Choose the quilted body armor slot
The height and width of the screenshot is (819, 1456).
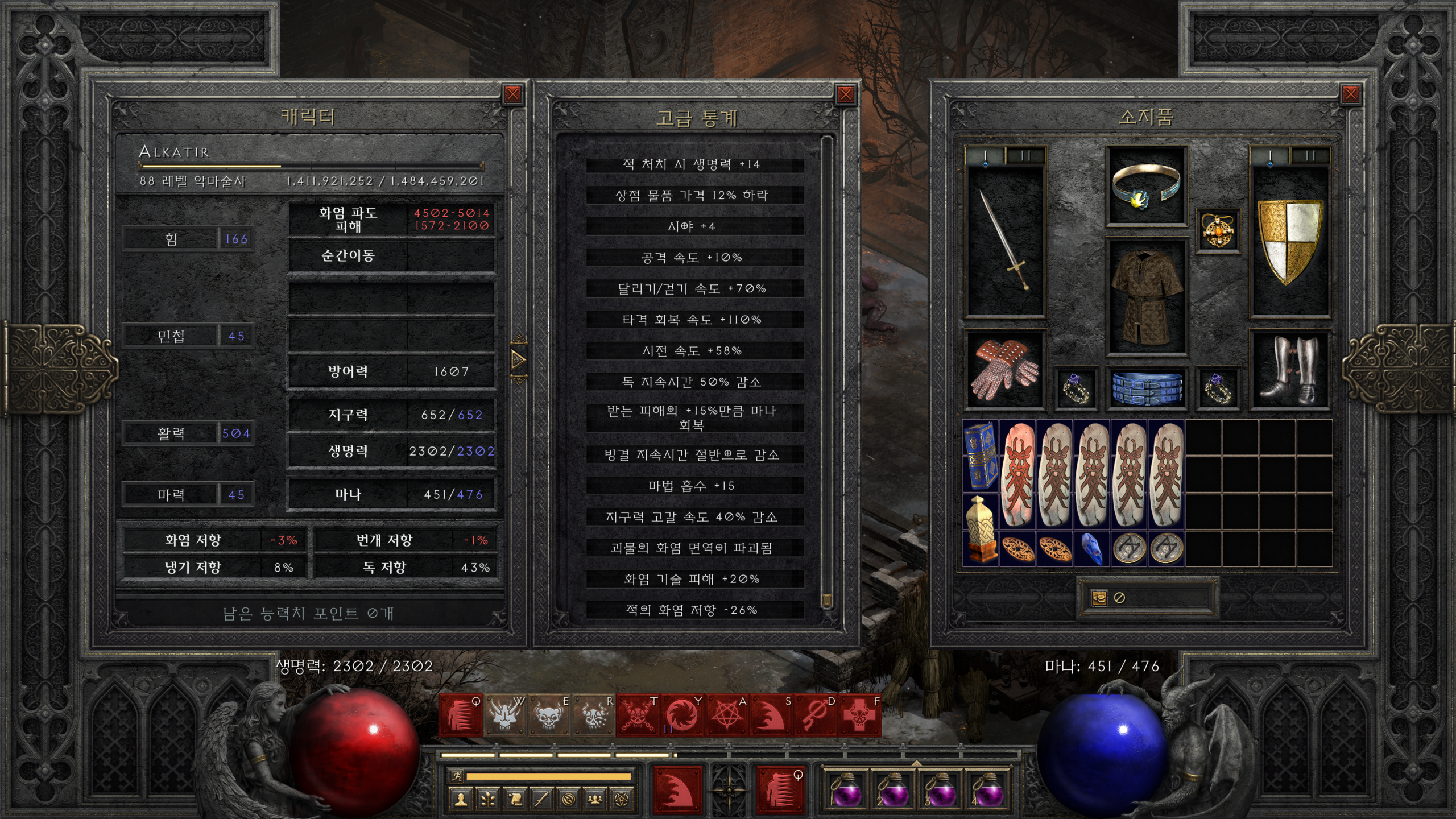pyautogui.click(x=1145, y=296)
